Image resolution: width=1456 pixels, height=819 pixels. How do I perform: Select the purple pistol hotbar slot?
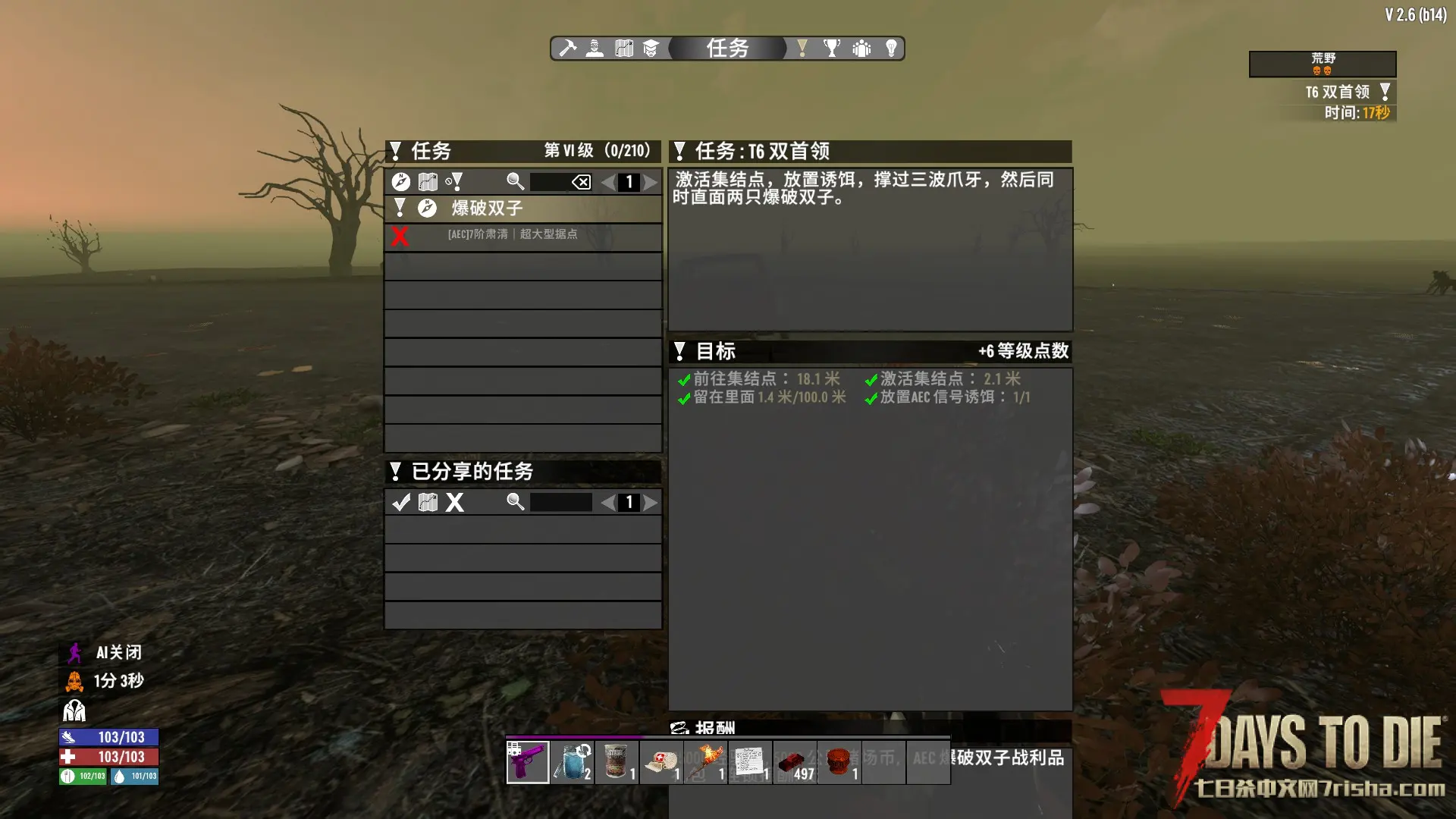coord(528,762)
